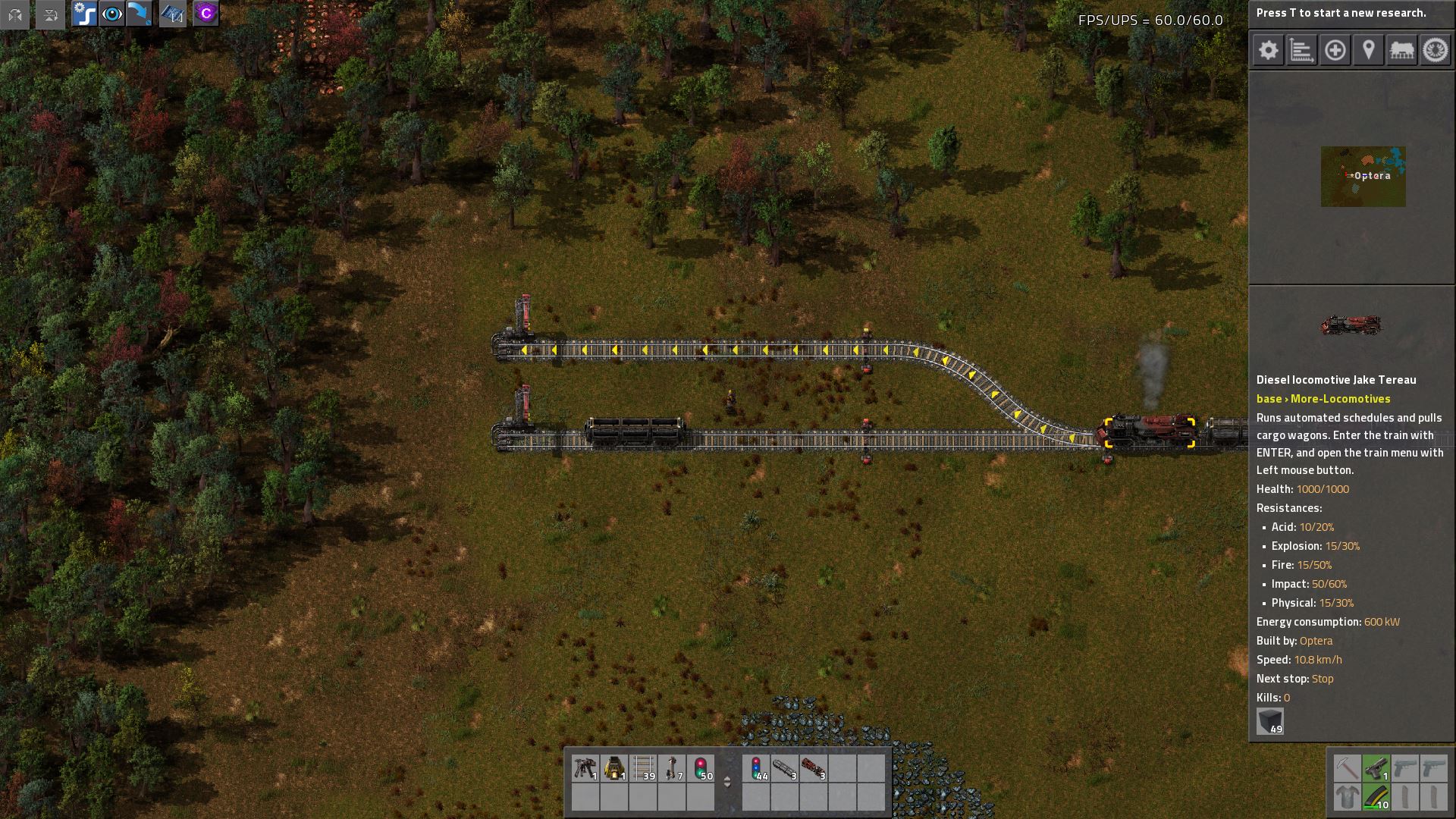Select the rail track stack in quickbar

643,769
